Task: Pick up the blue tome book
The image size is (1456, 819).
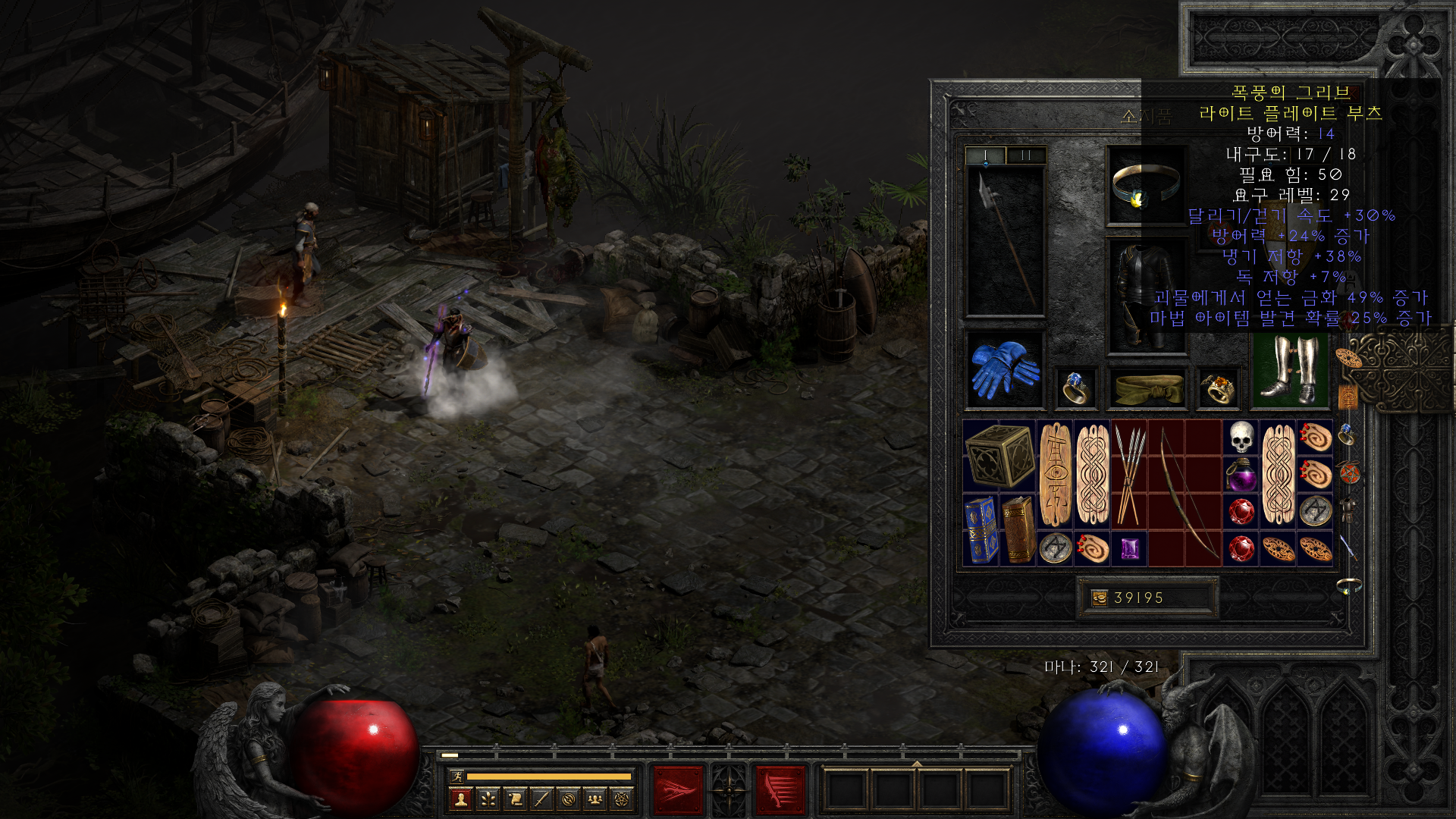Action: 981,530
